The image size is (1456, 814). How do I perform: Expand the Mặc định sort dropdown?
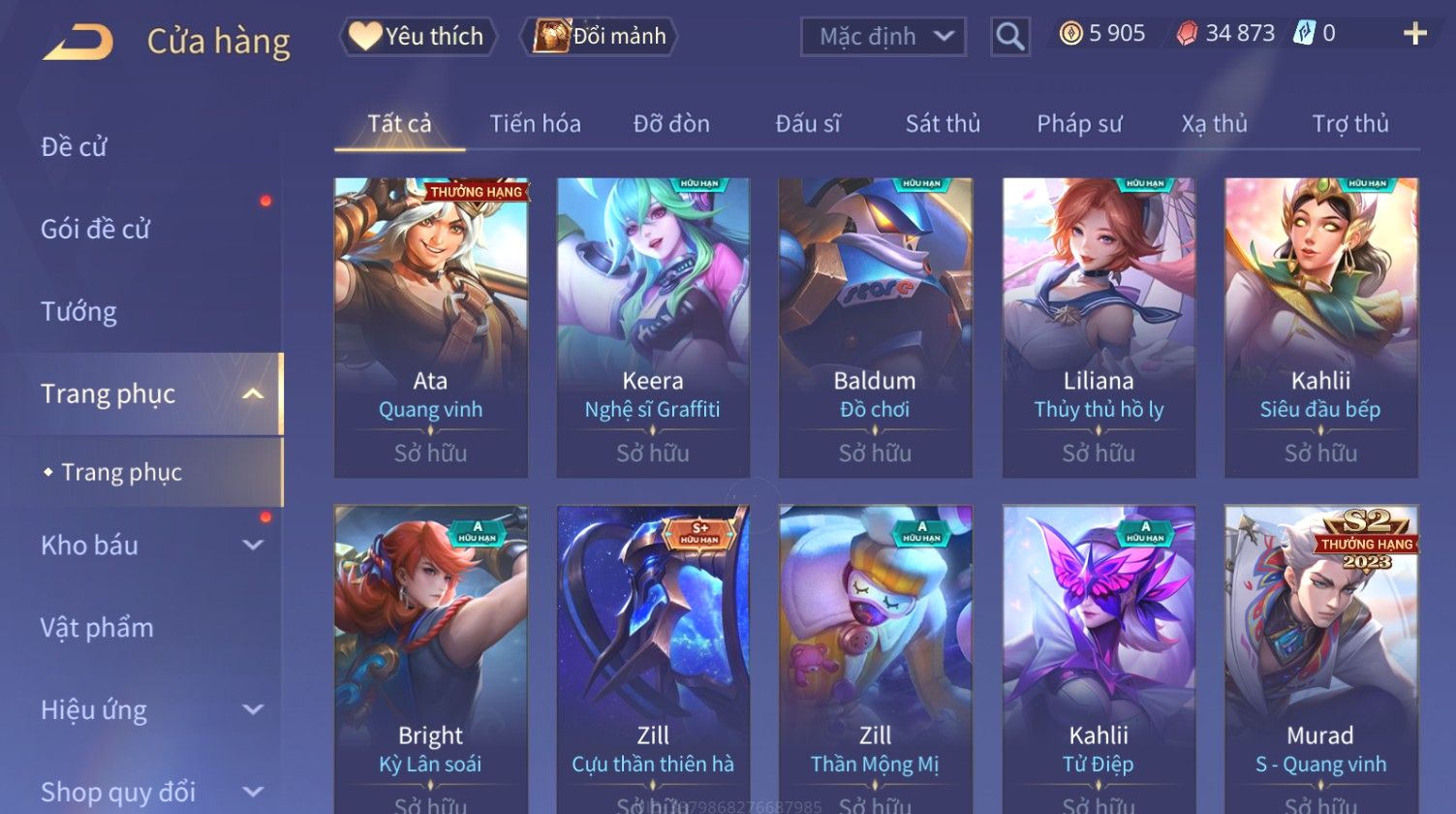(x=883, y=37)
